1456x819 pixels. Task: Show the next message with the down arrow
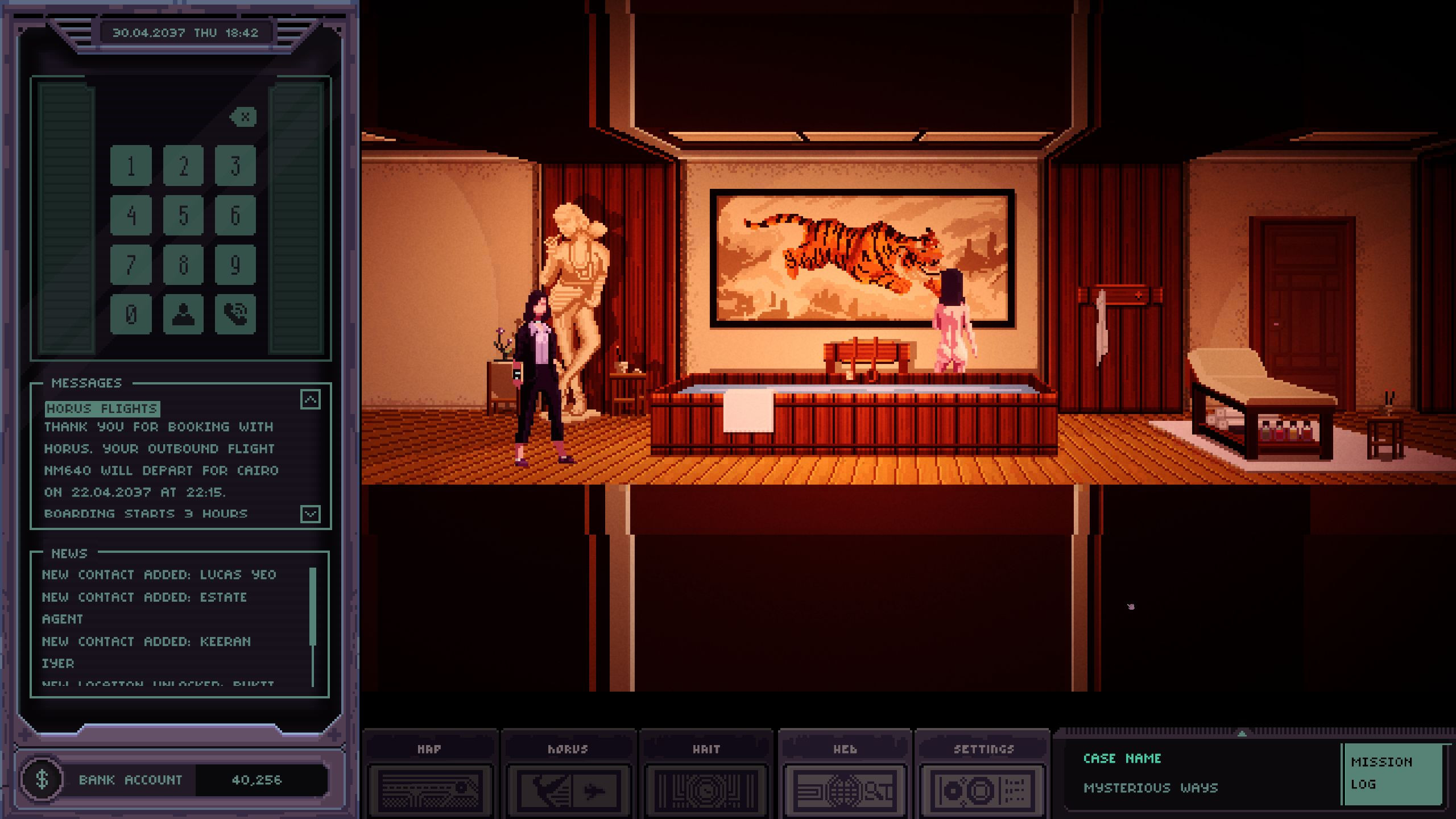click(x=311, y=514)
